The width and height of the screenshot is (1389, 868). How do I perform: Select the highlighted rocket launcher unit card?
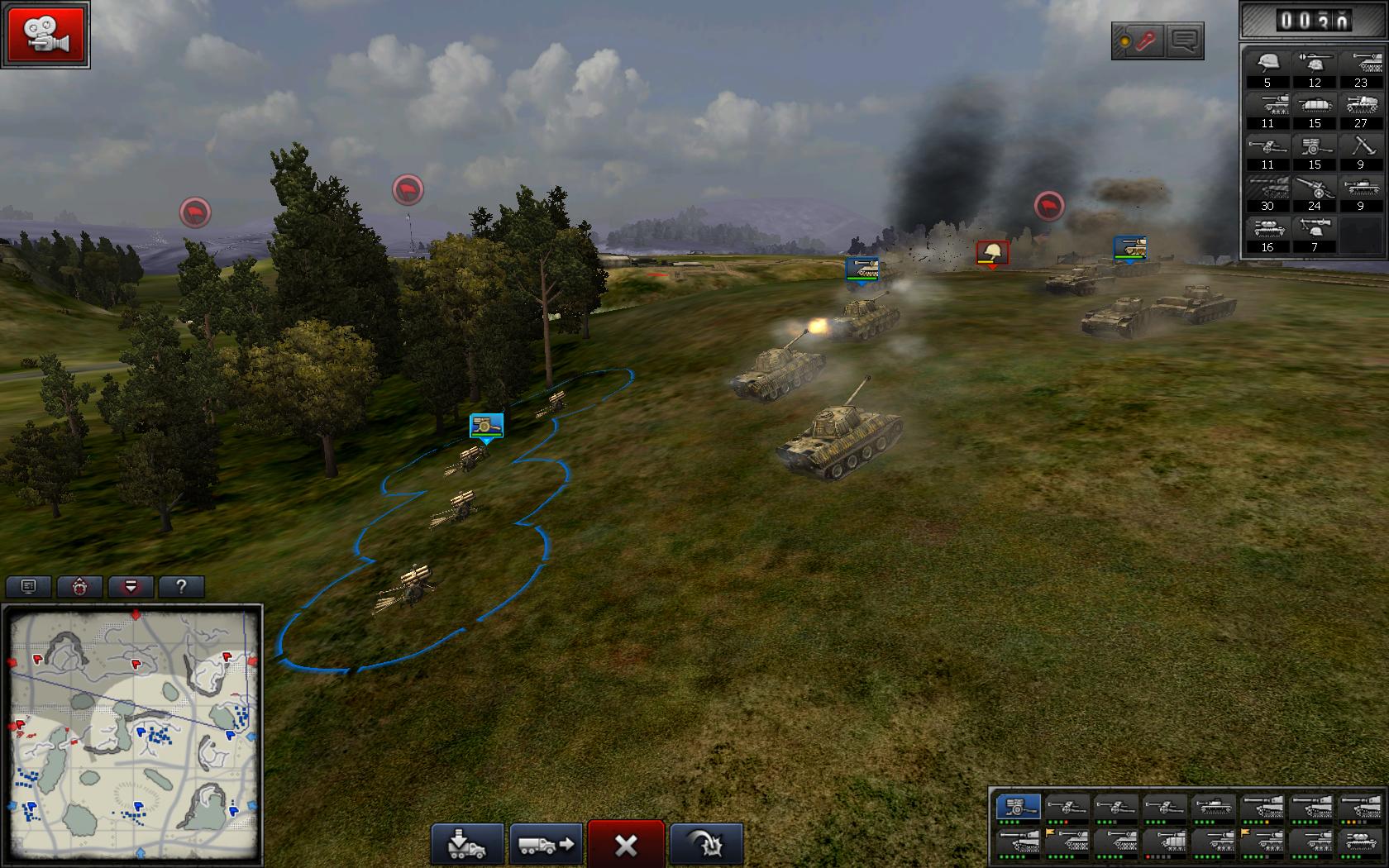point(1018,808)
